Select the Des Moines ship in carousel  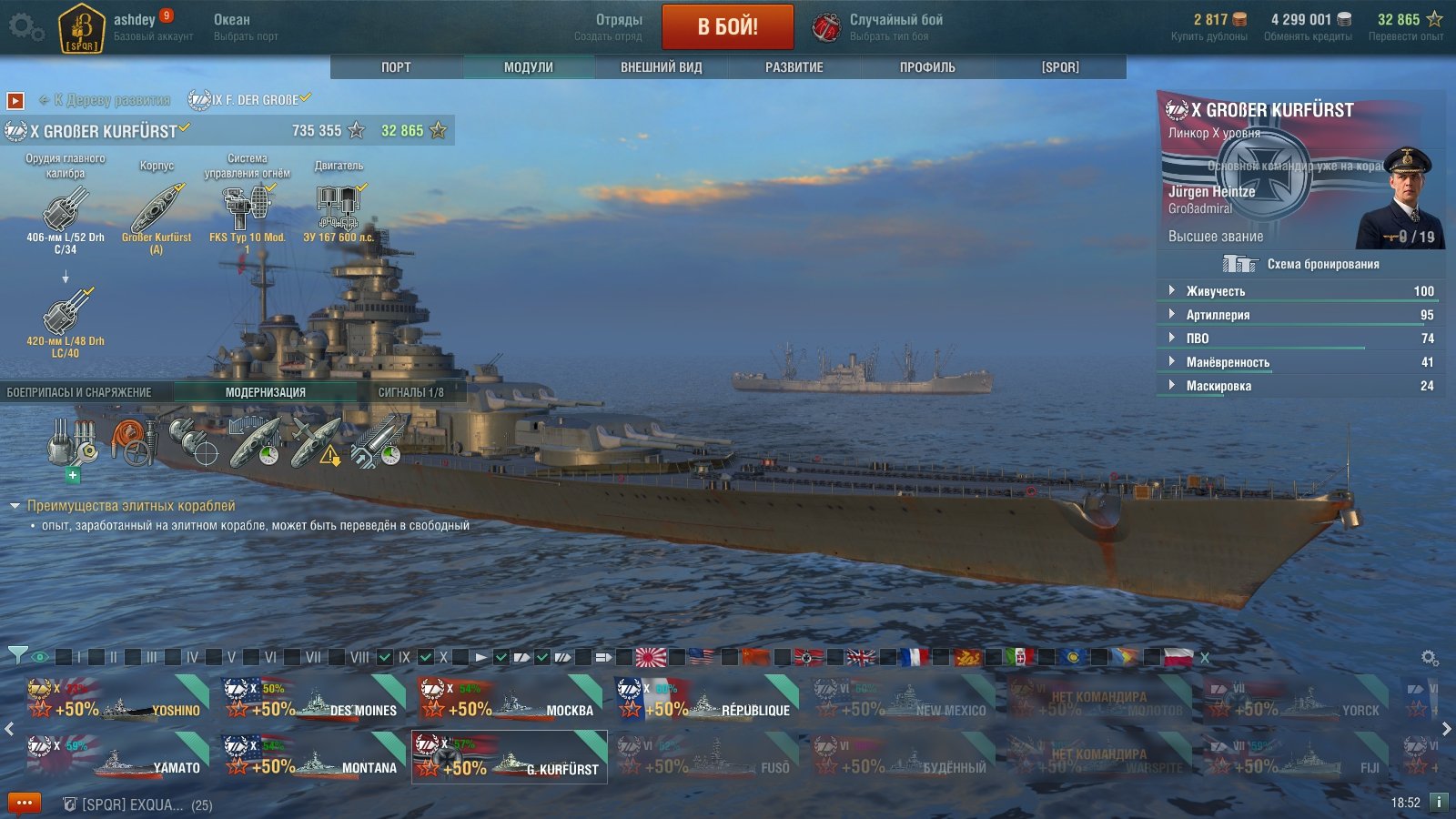[x=312, y=700]
